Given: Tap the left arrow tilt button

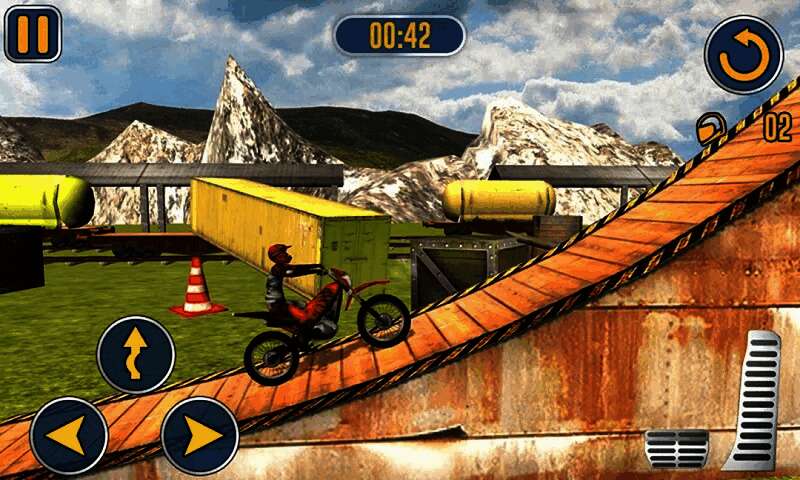Looking at the screenshot, I should point(68,435).
